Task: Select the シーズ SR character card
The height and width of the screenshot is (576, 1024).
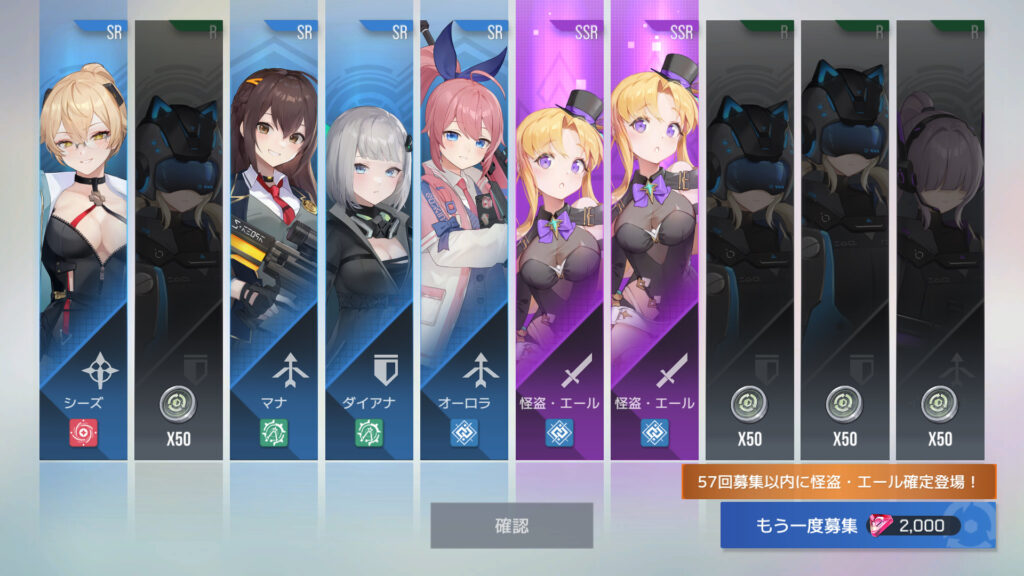Action: tap(83, 240)
